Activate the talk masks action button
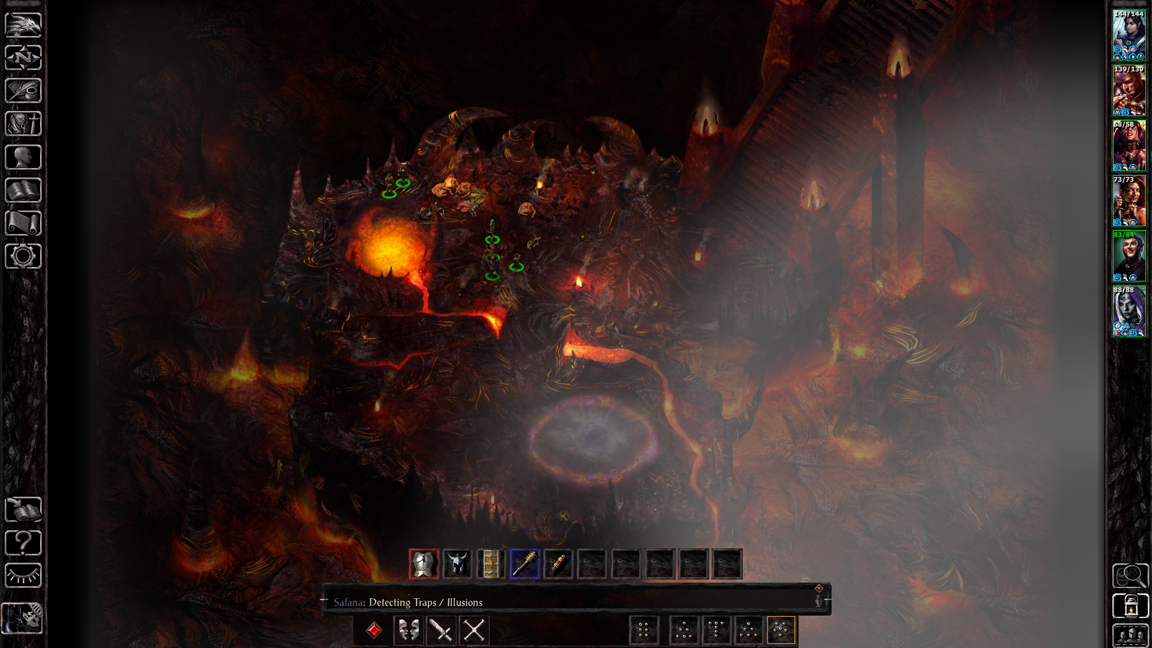The width and height of the screenshot is (1152, 648). 408,630
